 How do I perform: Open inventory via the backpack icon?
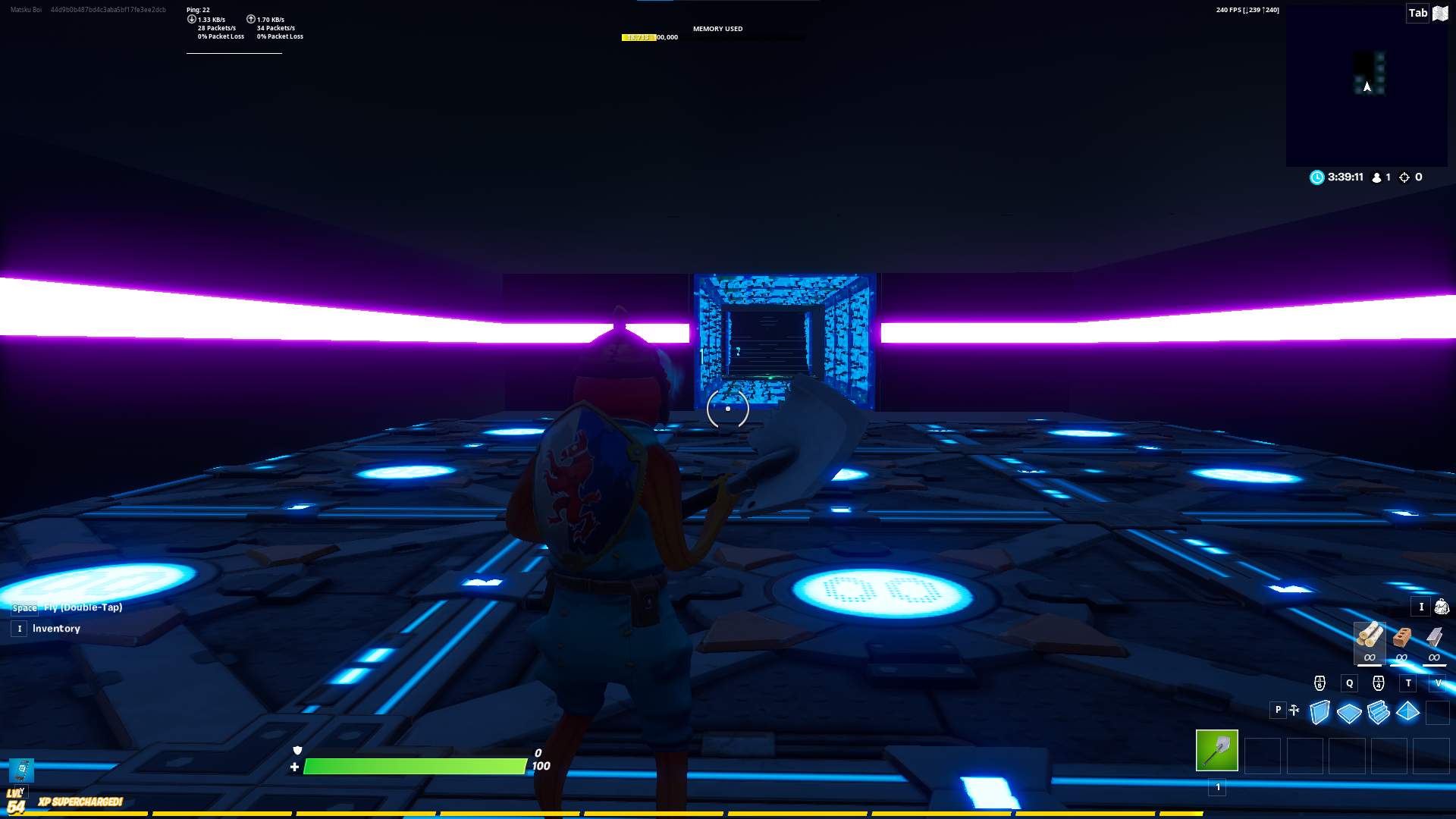click(x=1441, y=607)
